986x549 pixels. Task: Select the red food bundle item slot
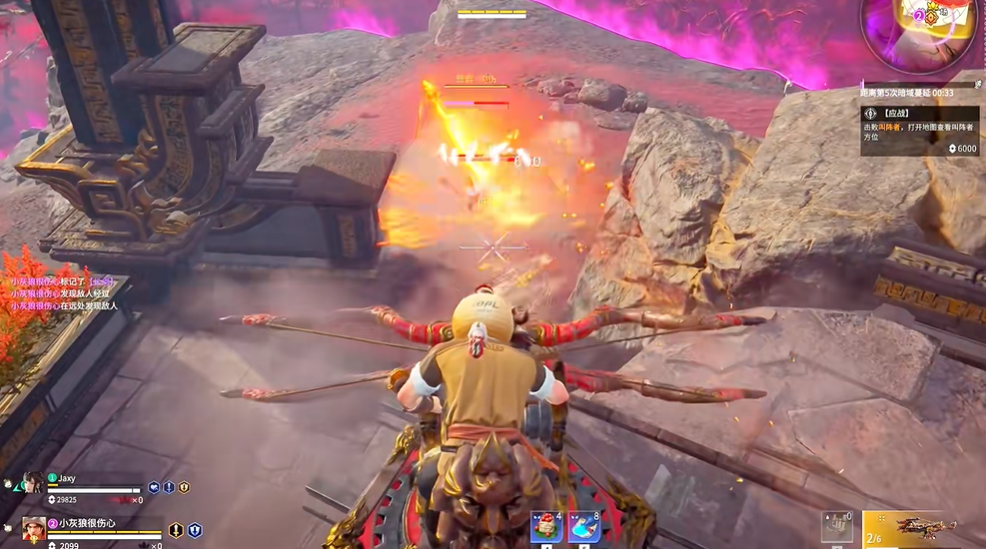point(546,527)
